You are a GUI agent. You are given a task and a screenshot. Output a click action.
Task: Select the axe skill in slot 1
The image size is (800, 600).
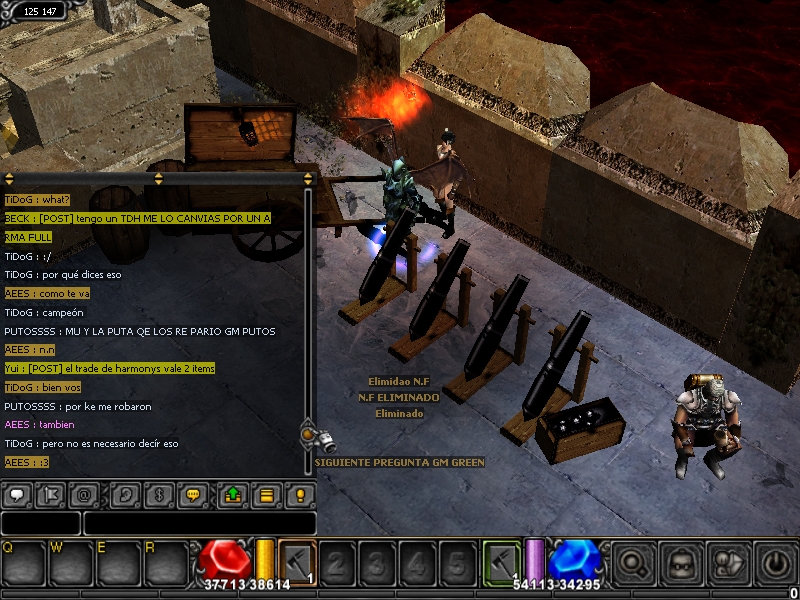point(297,561)
